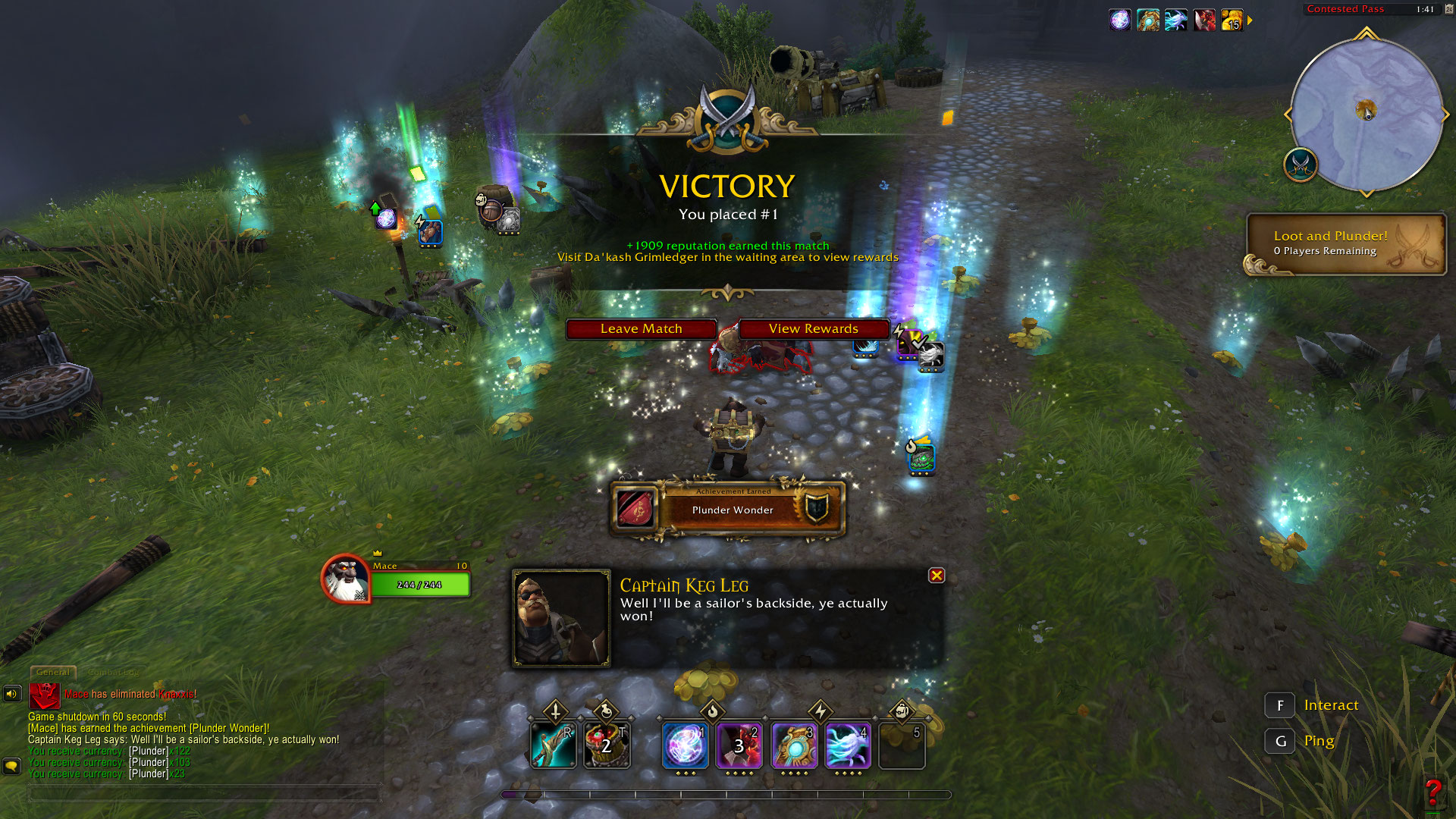Use the red potion barrel consumable
The width and height of the screenshot is (1456, 819).
(x=607, y=746)
